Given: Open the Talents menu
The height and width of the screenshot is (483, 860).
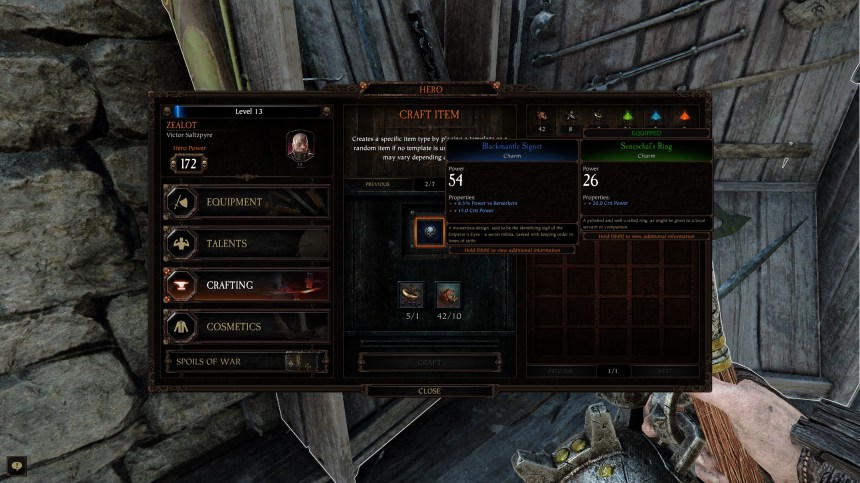Looking at the screenshot, I should (x=246, y=243).
